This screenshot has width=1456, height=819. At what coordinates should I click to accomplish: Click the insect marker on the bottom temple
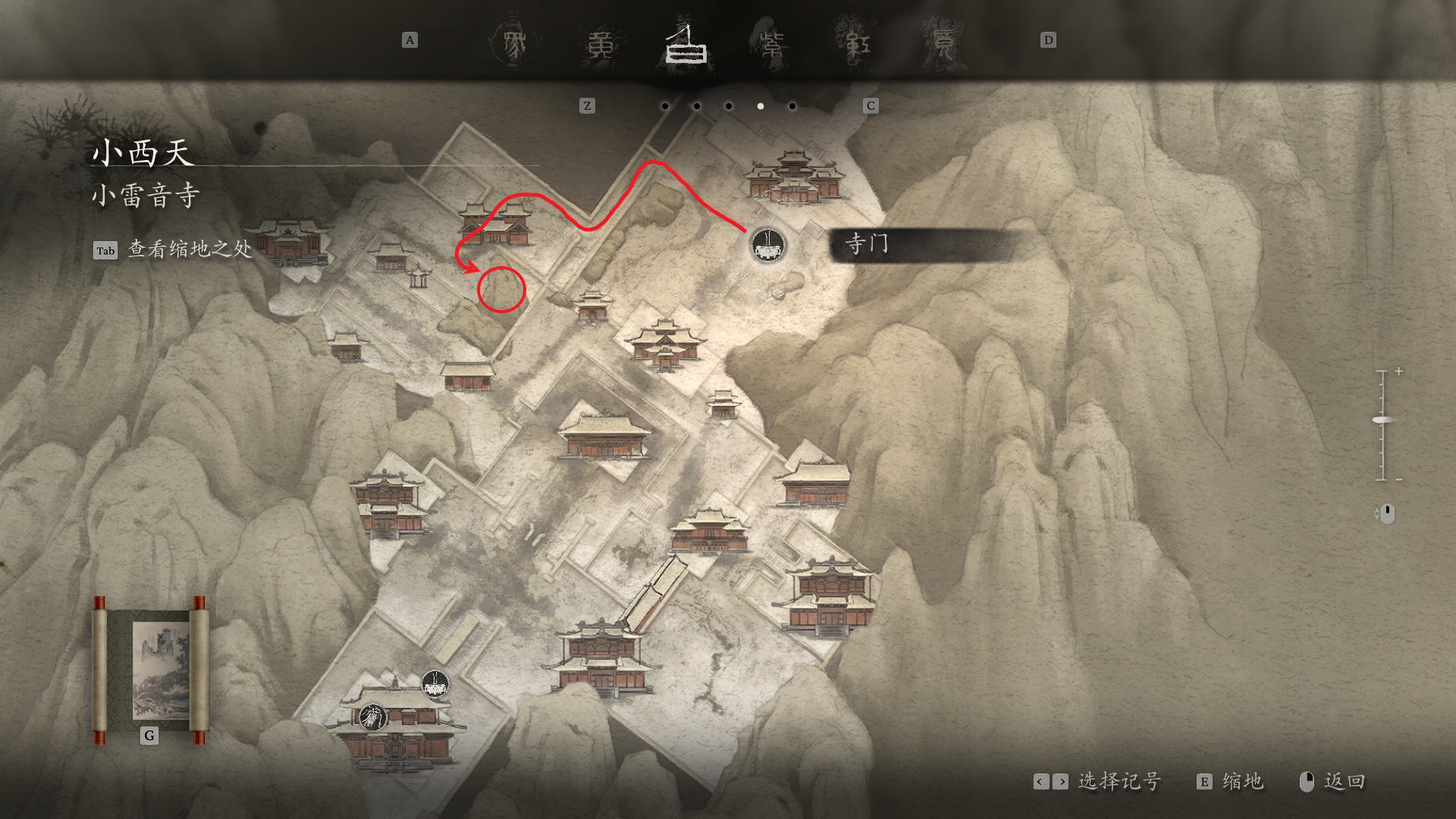point(372,717)
